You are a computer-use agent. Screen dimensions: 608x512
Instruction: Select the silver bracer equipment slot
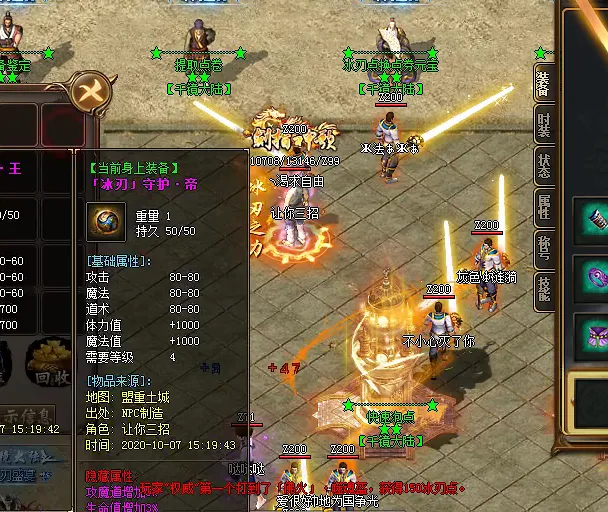point(596,219)
